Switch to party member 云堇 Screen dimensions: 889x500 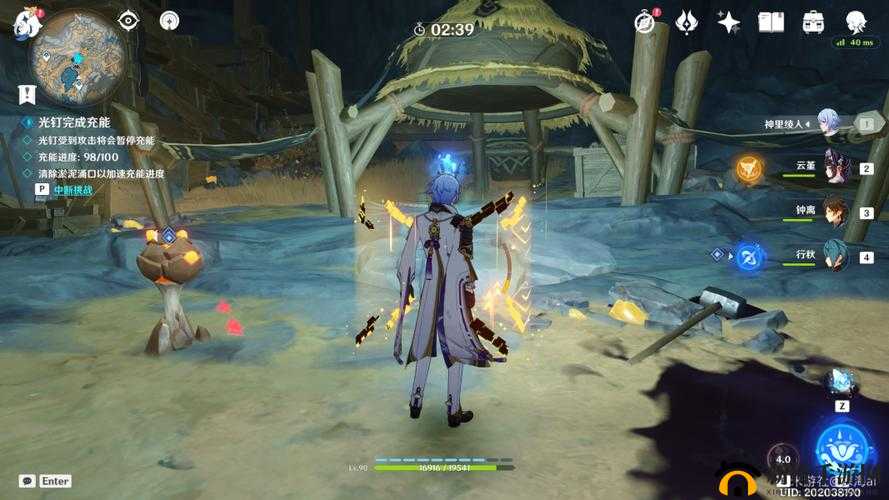click(836, 167)
